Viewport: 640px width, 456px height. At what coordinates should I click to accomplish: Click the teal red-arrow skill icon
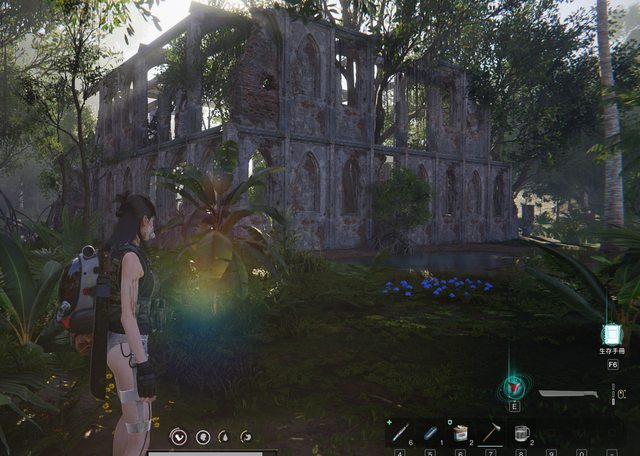(514, 387)
